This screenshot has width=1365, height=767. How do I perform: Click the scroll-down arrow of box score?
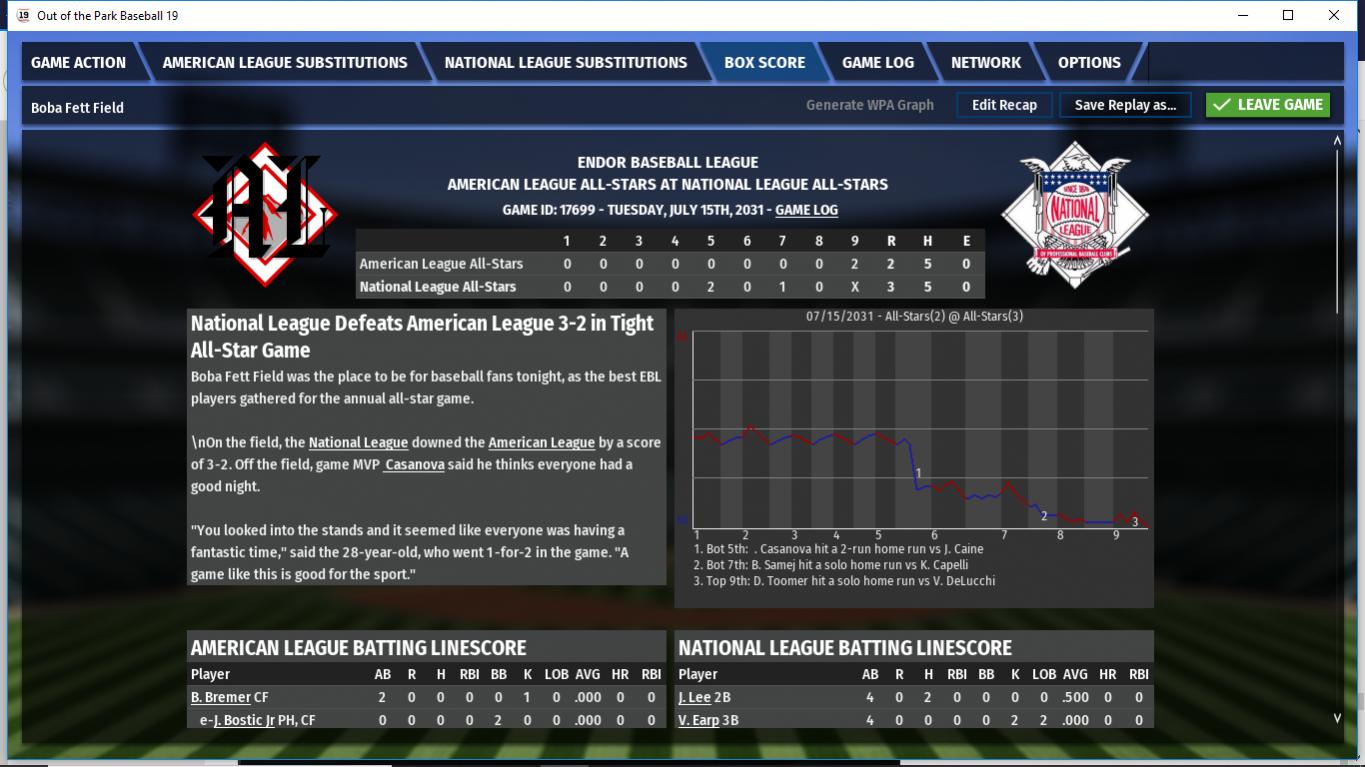1338,717
